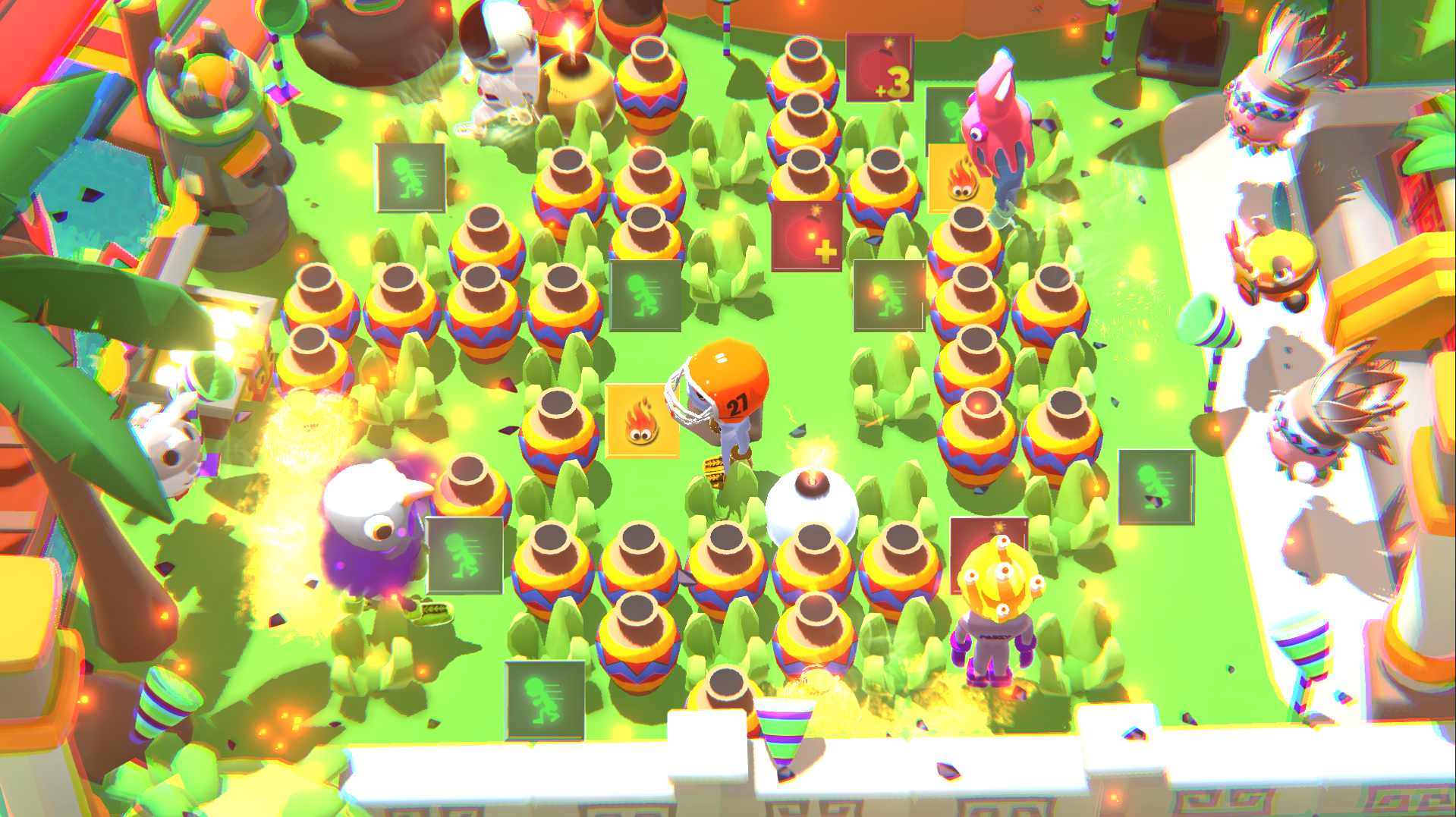This screenshot has width=1456, height=817.
Task: Click the white dog character at the top
Action: pos(501,61)
